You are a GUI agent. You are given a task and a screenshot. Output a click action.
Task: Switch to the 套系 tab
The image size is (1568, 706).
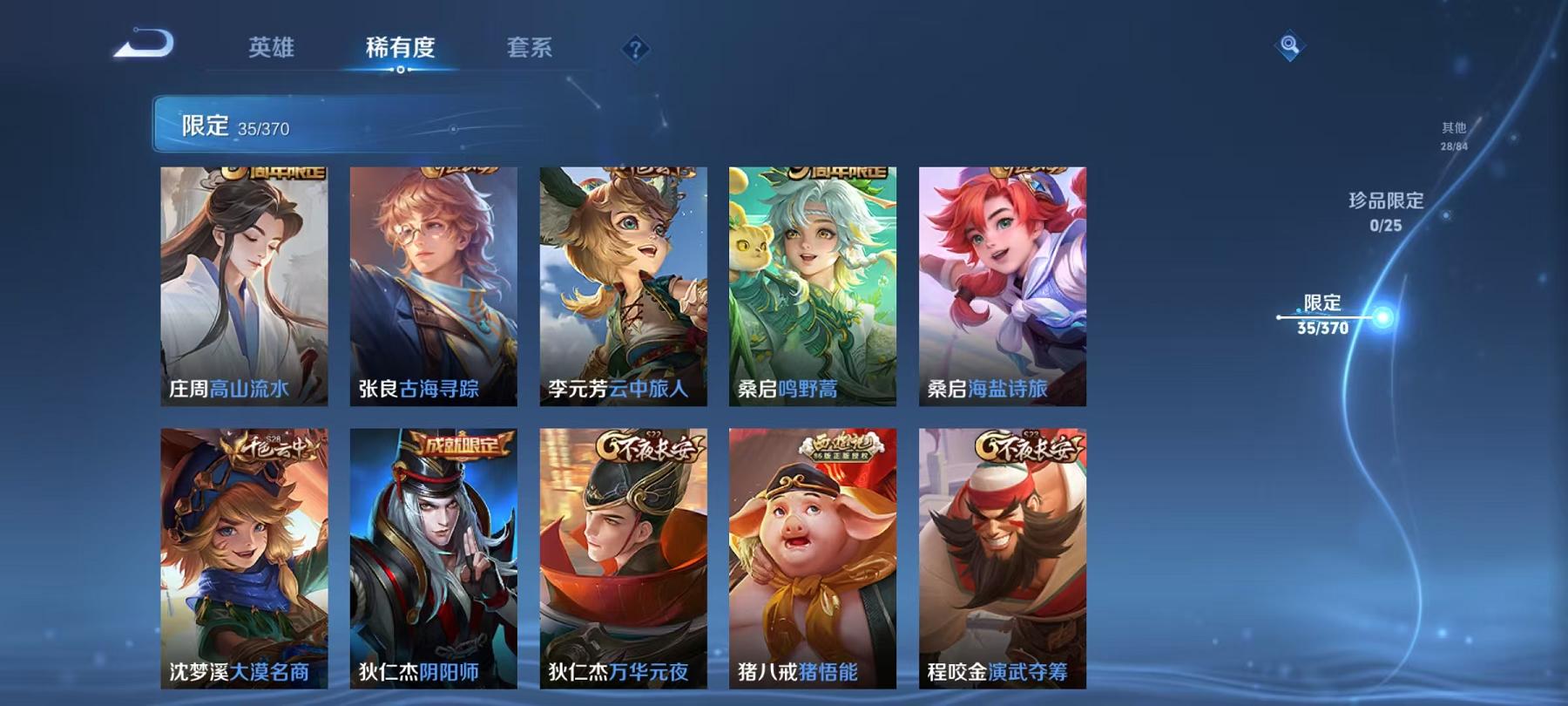(532, 50)
